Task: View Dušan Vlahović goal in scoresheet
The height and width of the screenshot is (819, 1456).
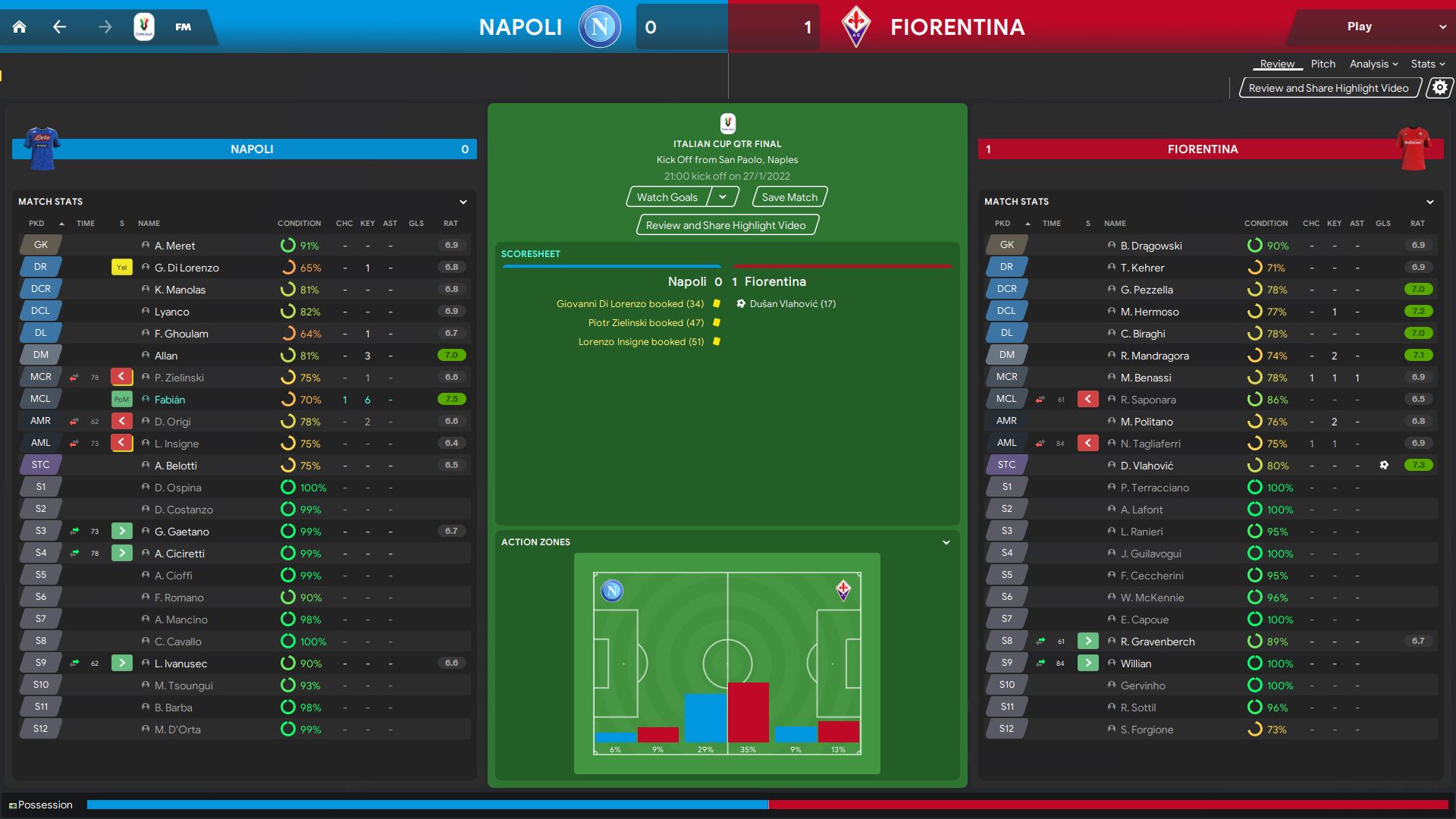Action: click(792, 304)
